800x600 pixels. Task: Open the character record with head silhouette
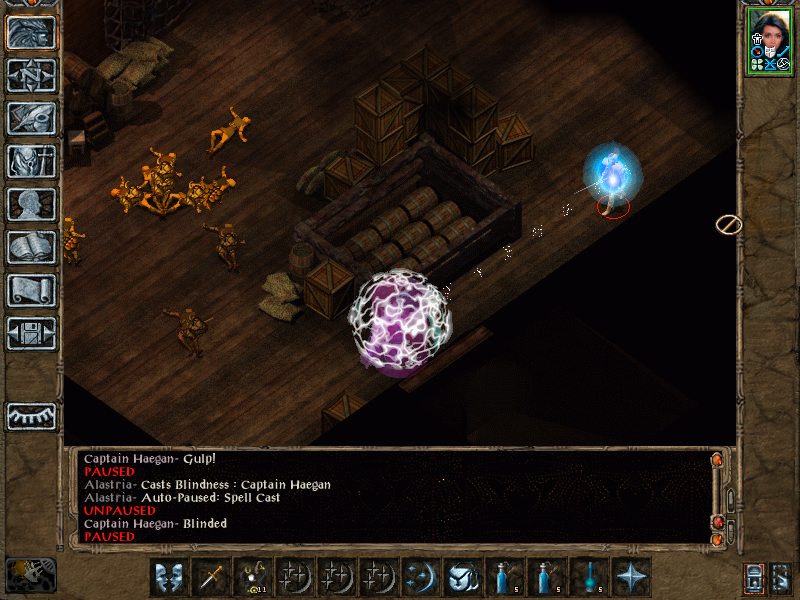click(32, 204)
